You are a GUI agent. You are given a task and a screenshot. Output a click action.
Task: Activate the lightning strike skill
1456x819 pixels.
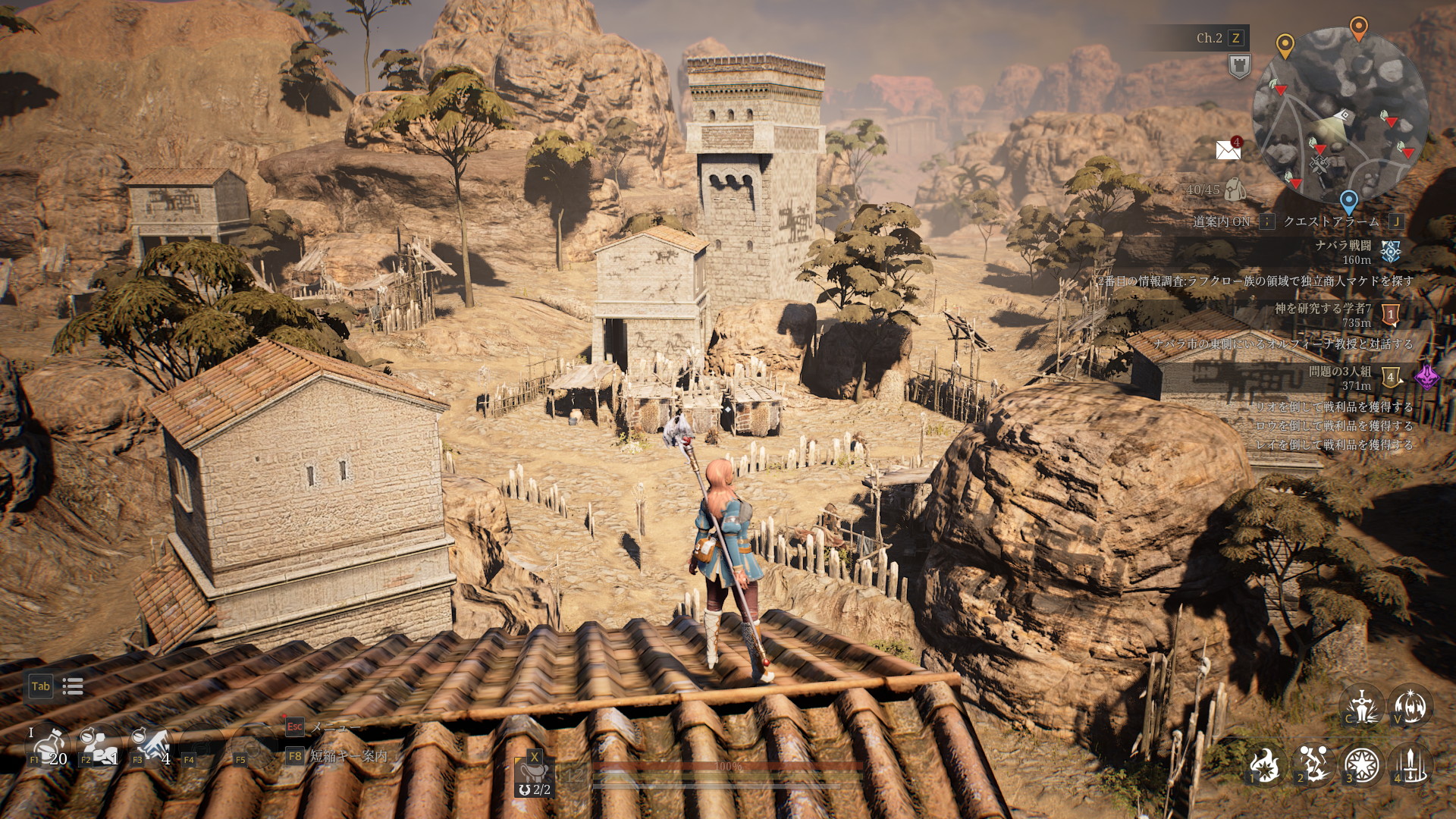coord(1314,764)
